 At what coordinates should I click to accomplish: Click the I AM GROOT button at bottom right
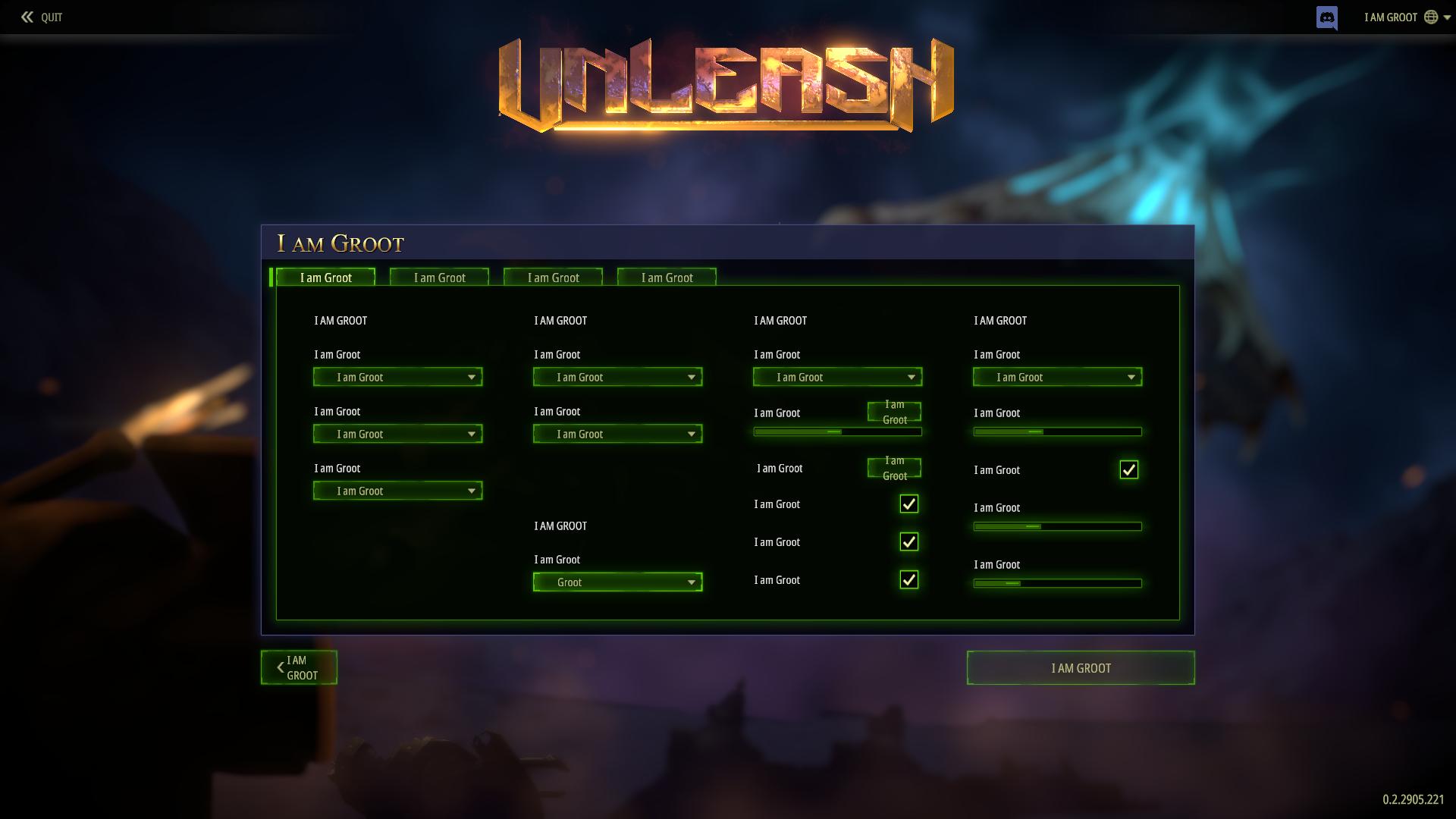point(1080,667)
